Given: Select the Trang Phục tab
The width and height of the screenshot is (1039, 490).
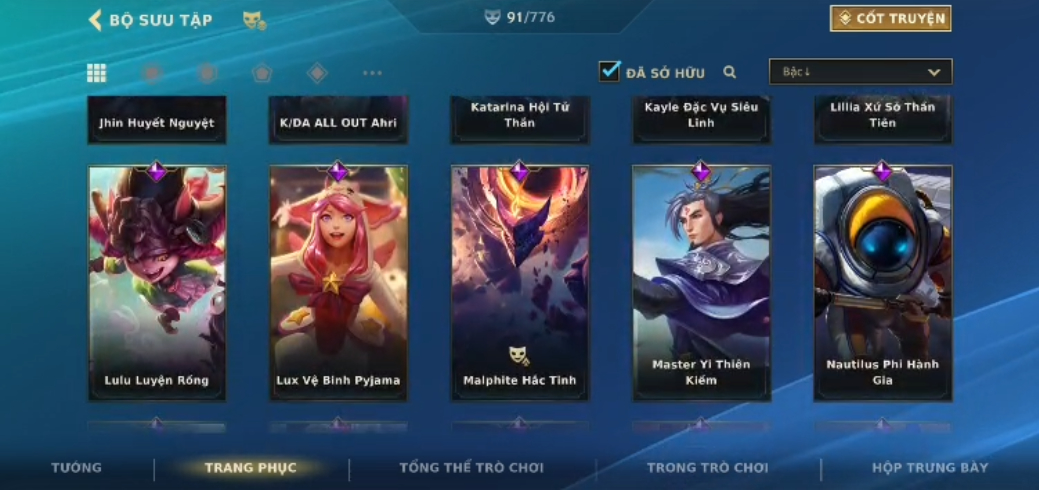Looking at the screenshot, I should tap(250, 468).
